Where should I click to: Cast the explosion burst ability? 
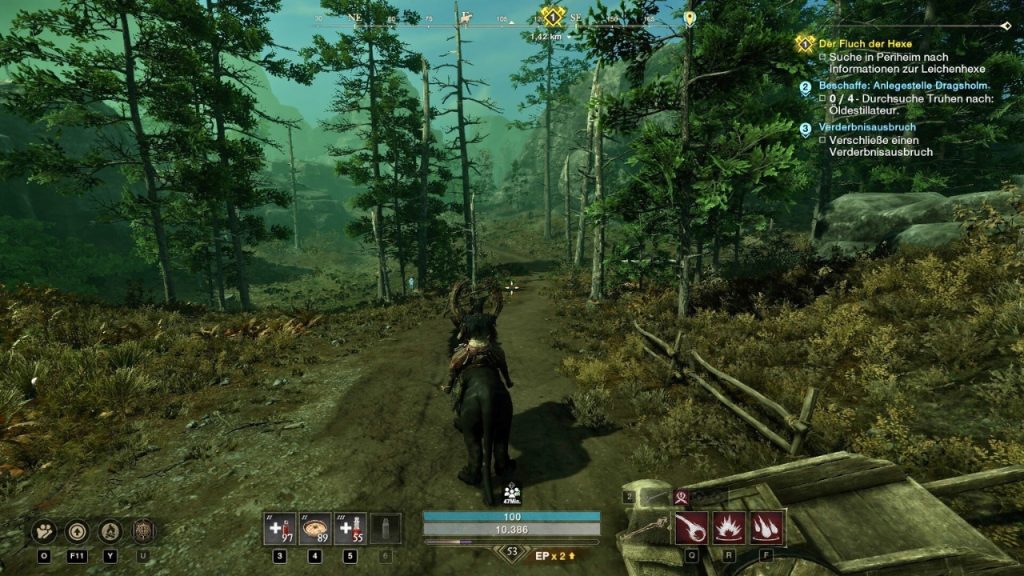[728, 527]
